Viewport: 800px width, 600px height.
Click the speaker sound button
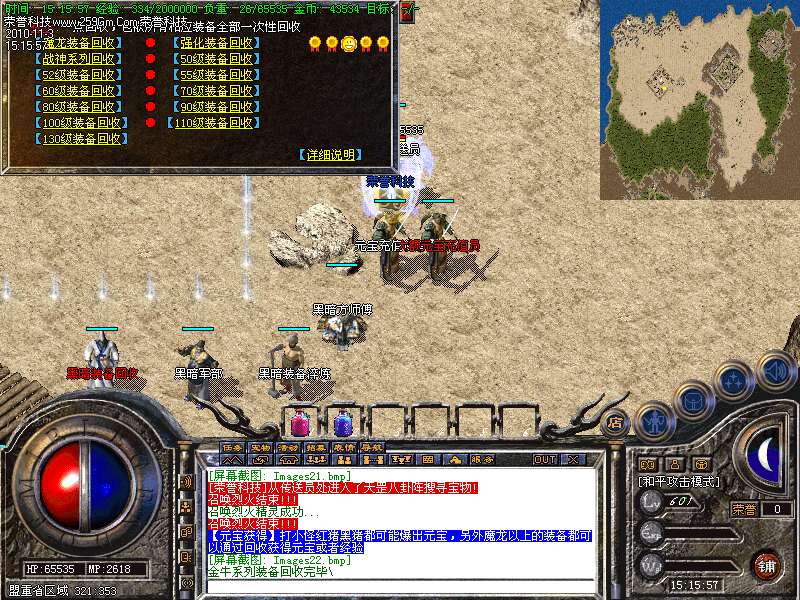[x=775, y=370]
